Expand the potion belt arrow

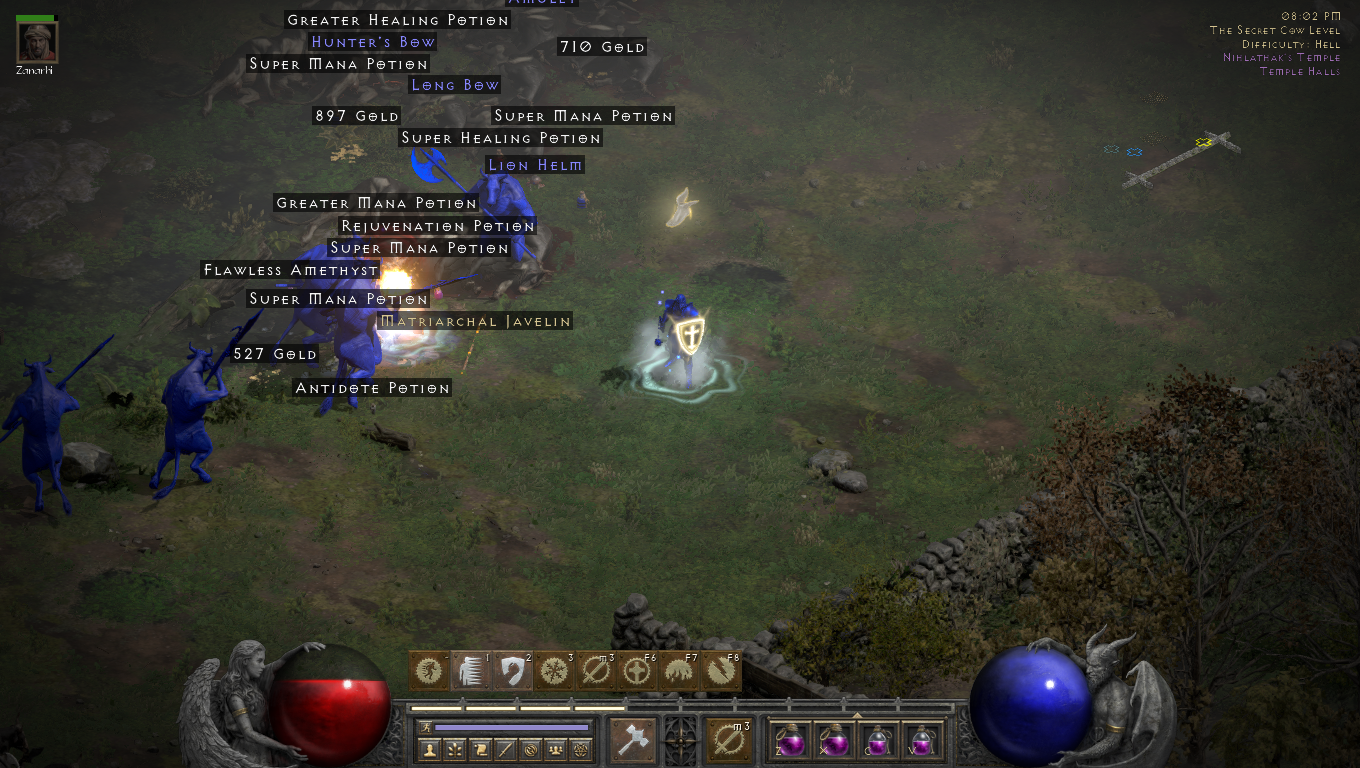point(856,716)
